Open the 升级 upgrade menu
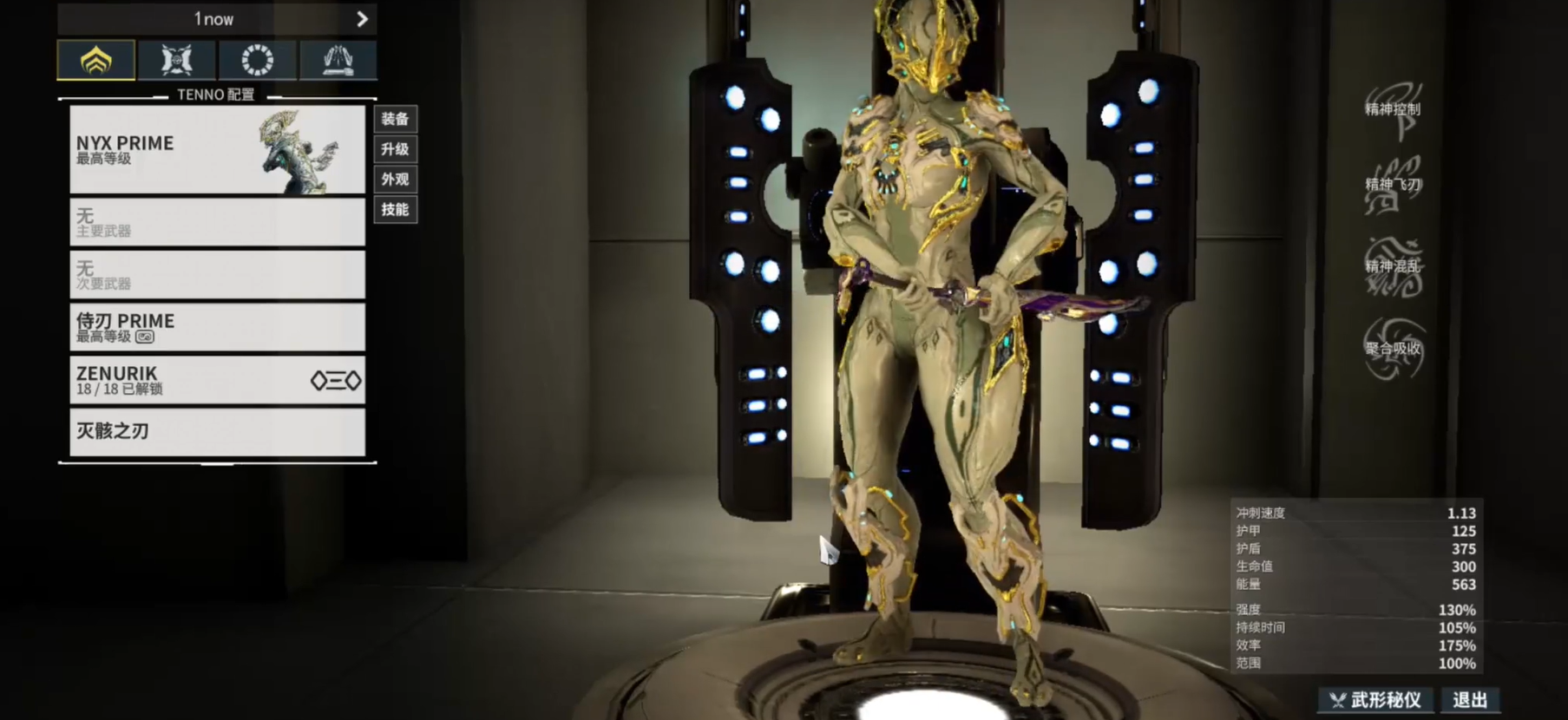The width and height of the screenshot is (1568, 720). click(395, 149)
